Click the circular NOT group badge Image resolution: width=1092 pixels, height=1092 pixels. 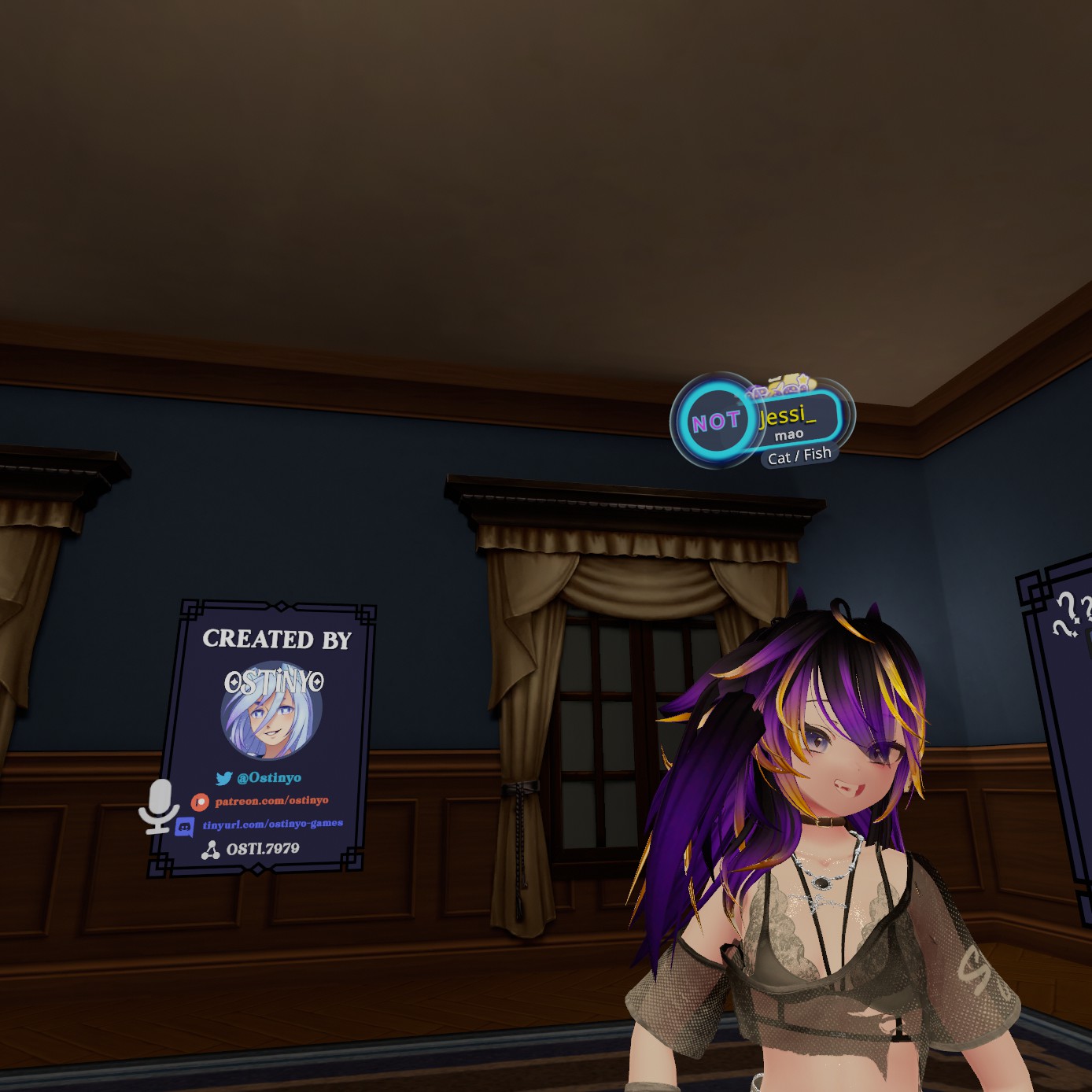(x=714, y=422)
